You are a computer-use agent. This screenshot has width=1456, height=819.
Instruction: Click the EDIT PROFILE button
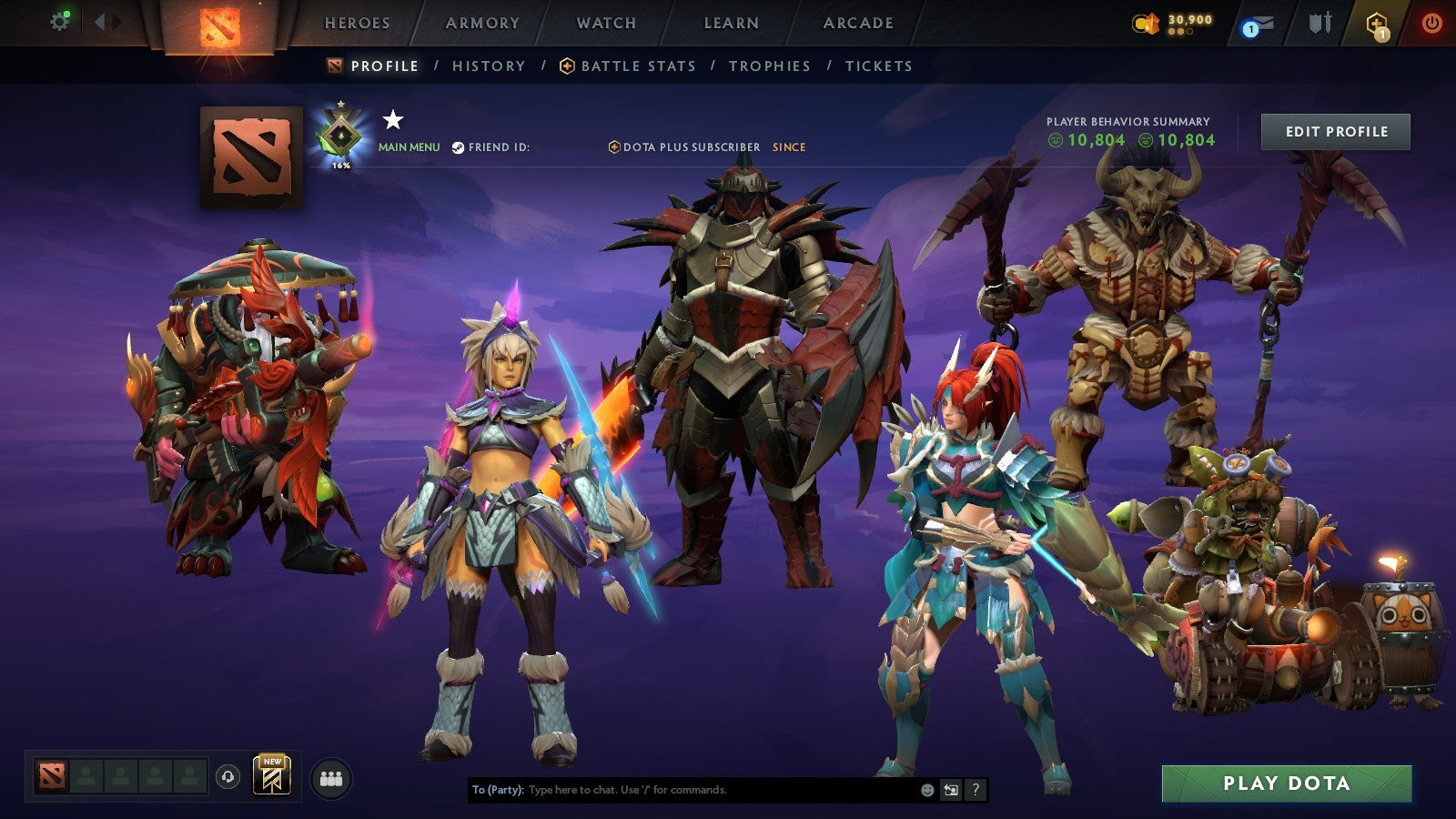[1334, 131]
